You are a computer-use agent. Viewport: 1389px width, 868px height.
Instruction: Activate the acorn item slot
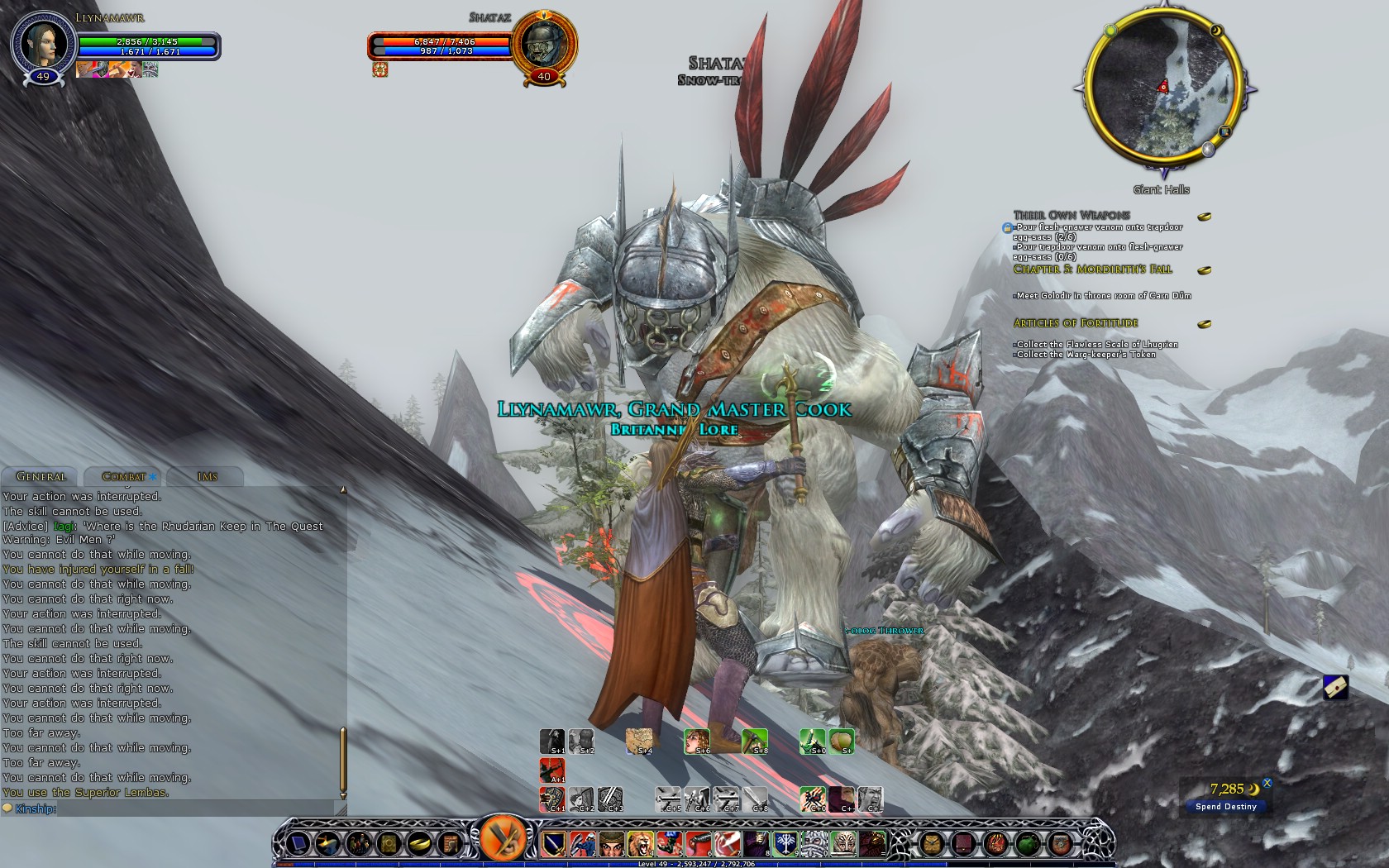point(841,741)
